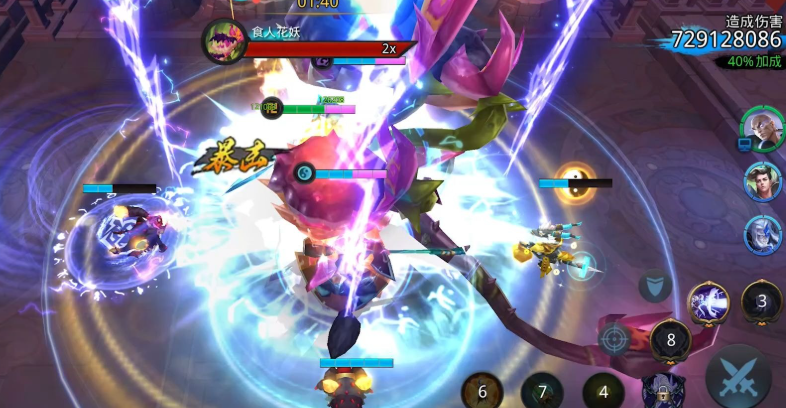This screenshot has width=786, height=408.
Task: Select the bald white-bearded teammate portrait
Action: click(762, 127)
